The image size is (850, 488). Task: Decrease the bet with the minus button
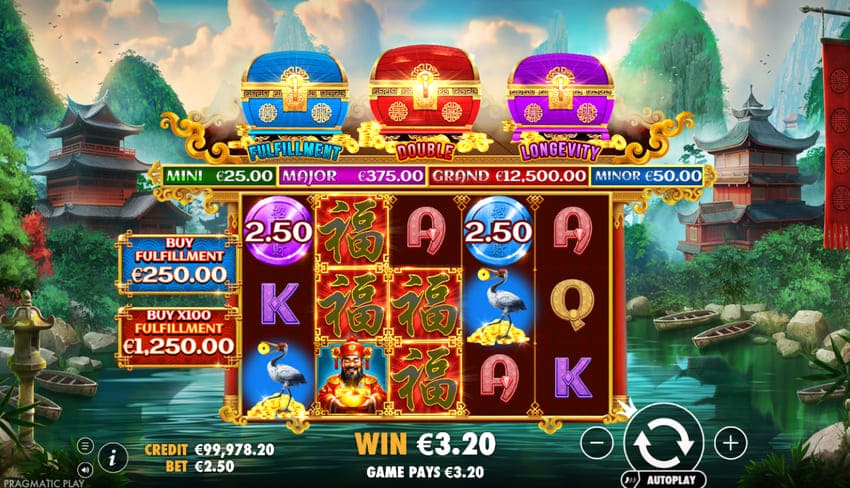(595, 441)
